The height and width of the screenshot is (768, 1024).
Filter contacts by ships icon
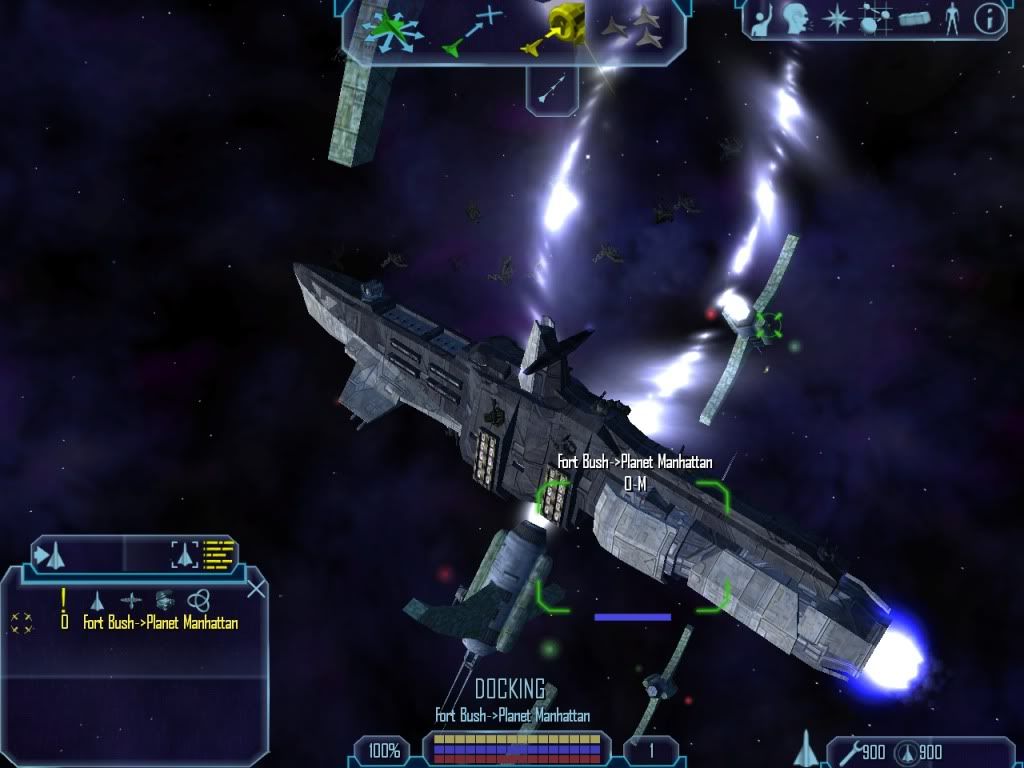[x=97, y=600]
